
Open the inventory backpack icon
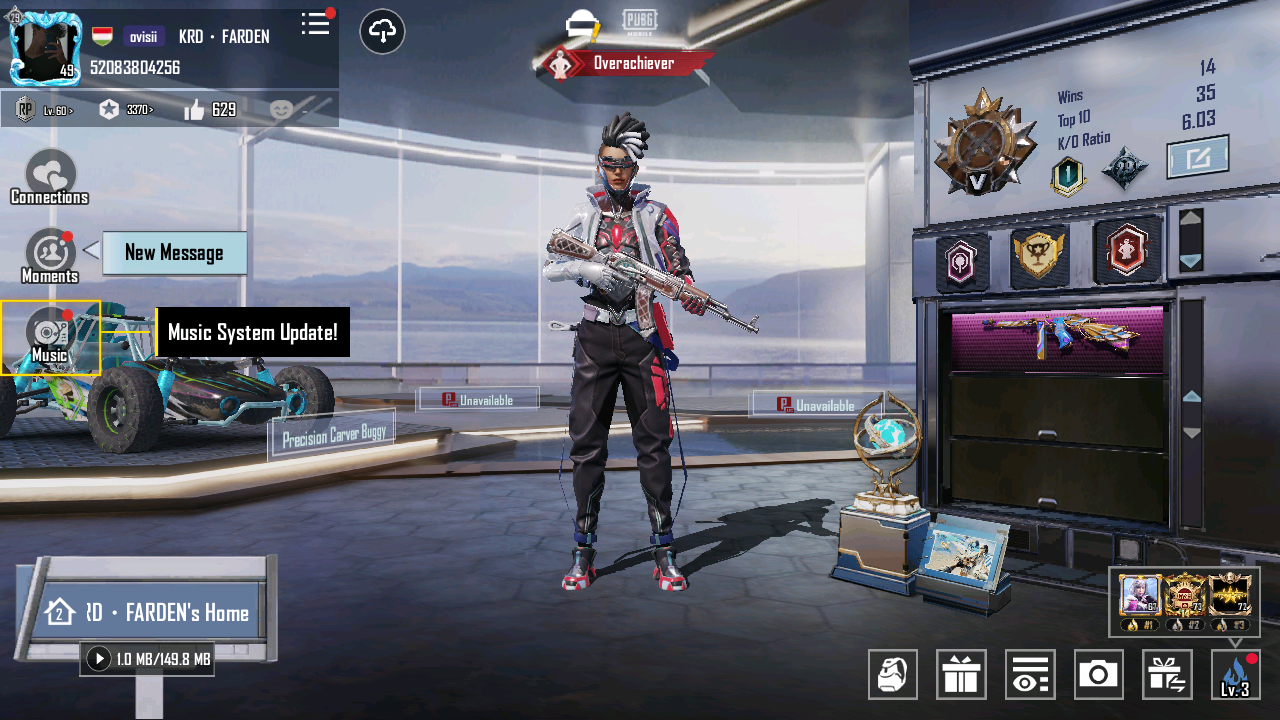click(x=893, y=674)
